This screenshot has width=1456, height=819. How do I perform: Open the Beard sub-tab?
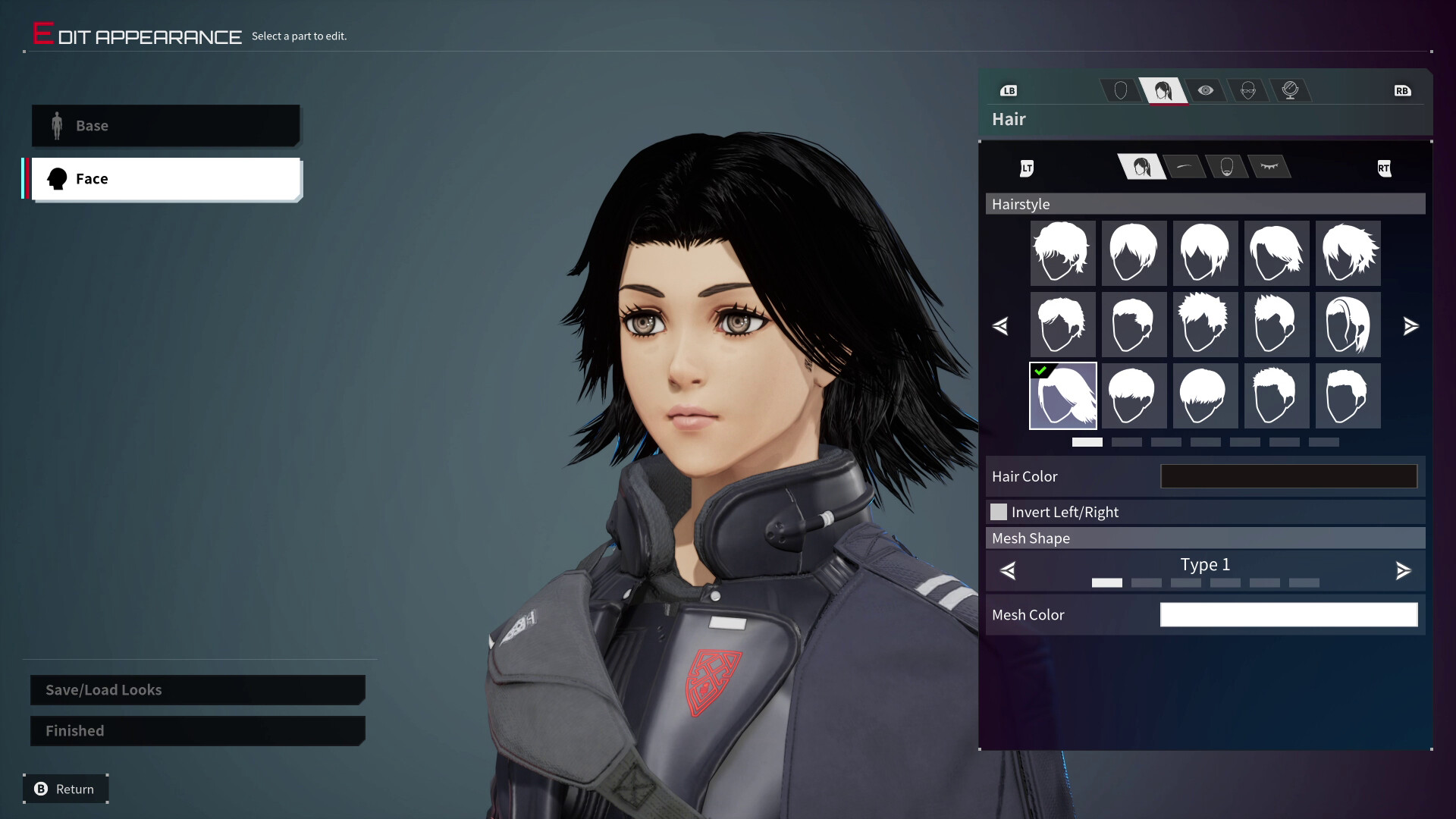coord(1227,167)
